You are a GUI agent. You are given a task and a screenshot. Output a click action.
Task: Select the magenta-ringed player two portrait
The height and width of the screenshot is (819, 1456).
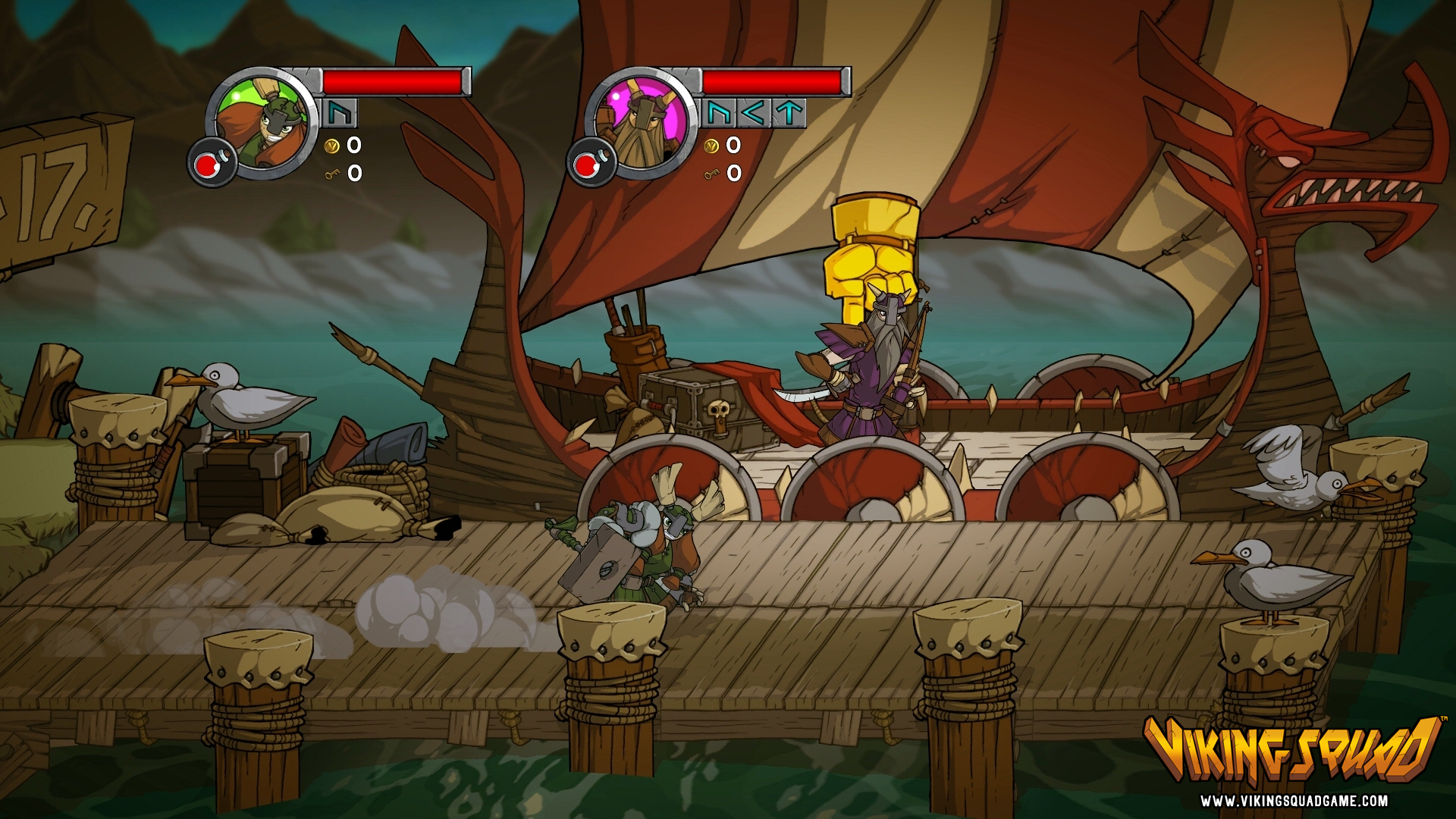coord(641,124)
